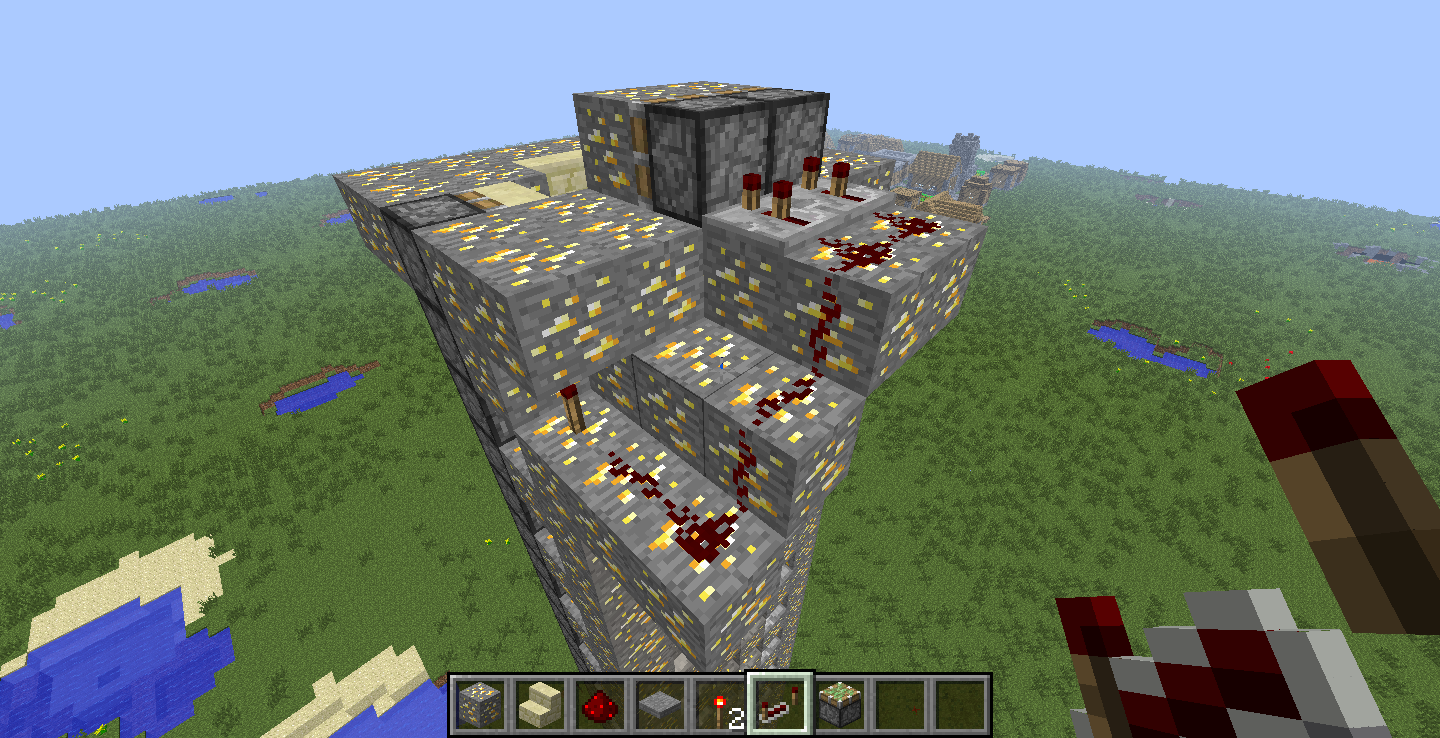The width and height of the screenshot is (1440, 738).
Task: Pick the redstone dust slot
Action: coord(599,703)
